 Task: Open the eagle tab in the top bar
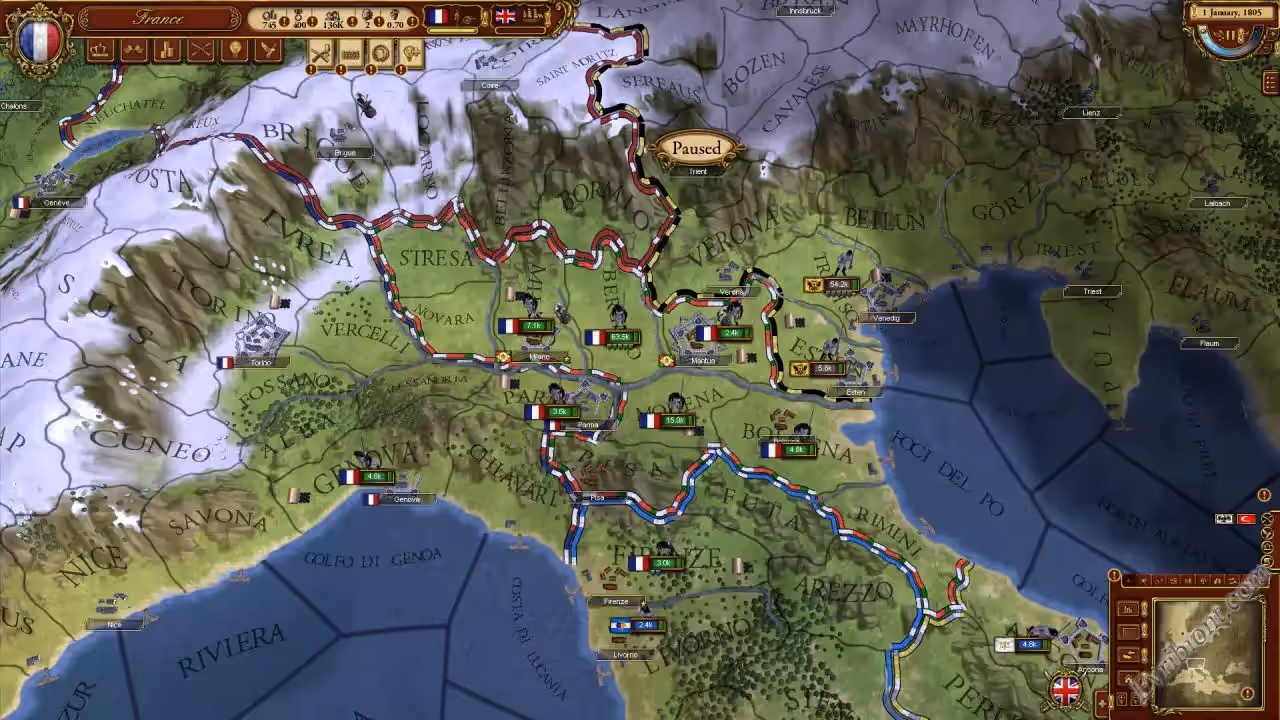pos(268,50)
